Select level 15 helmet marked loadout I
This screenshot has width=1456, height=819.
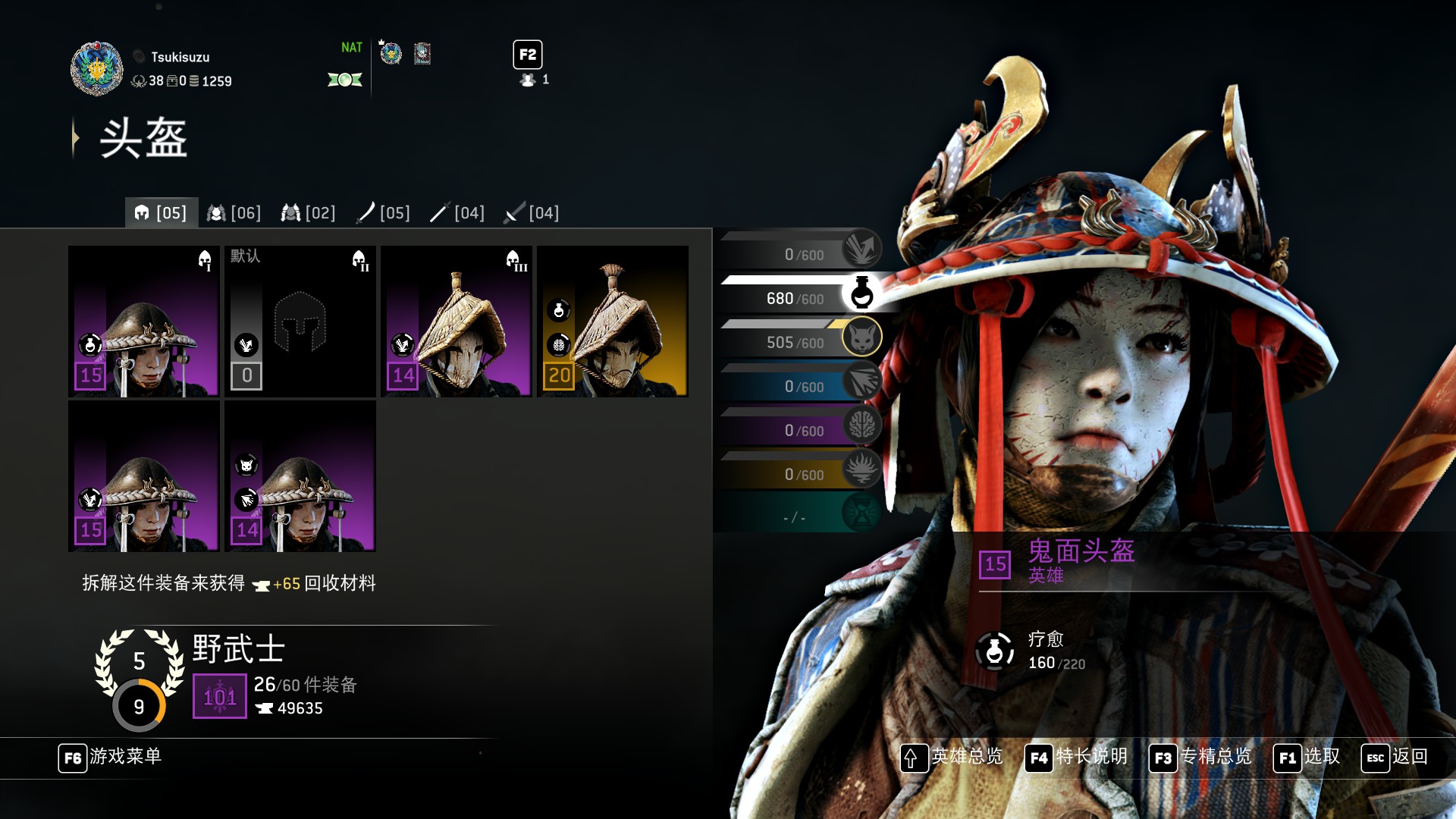pos(144,322)
